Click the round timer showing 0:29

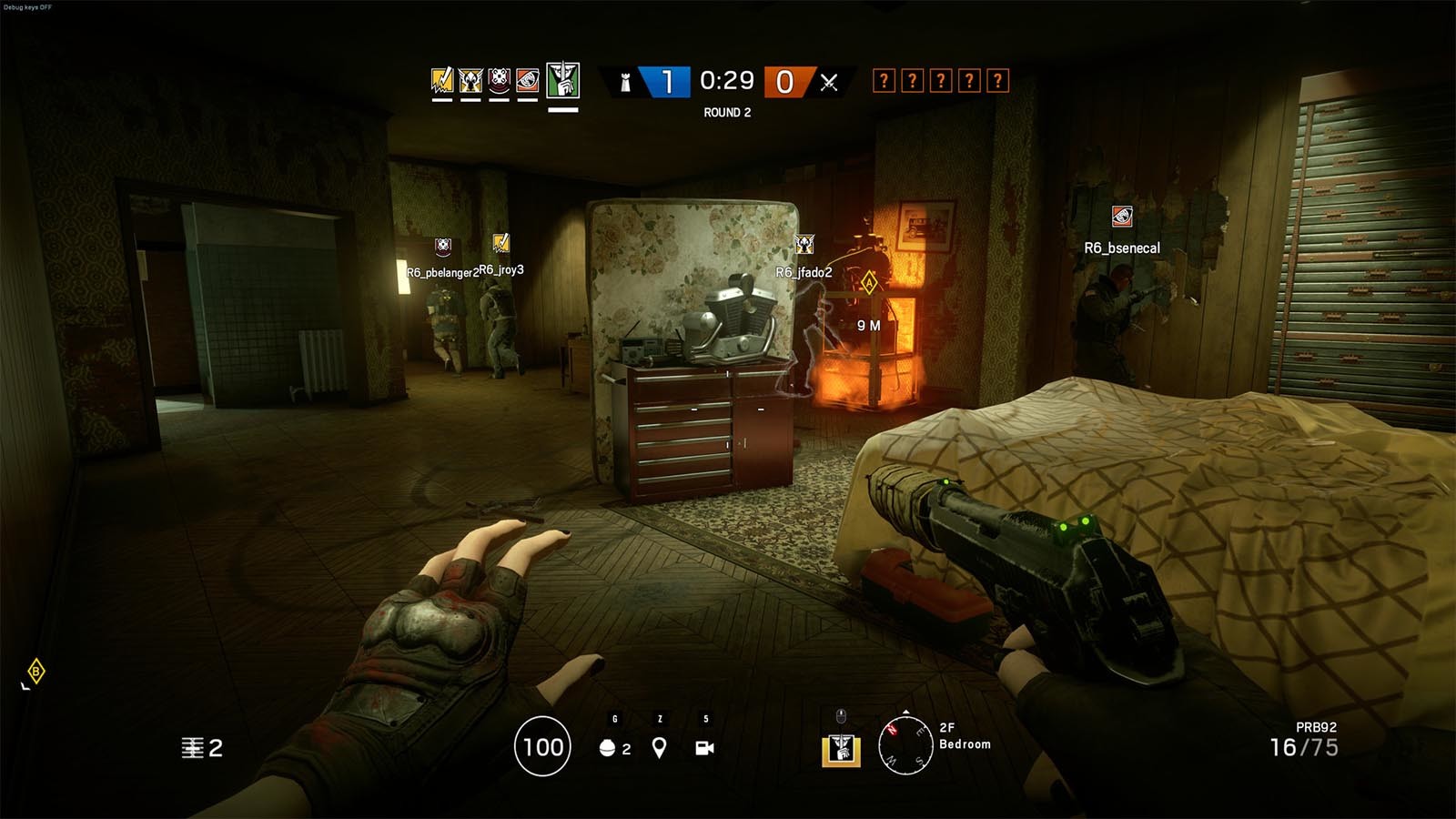(x=726, y=81)
